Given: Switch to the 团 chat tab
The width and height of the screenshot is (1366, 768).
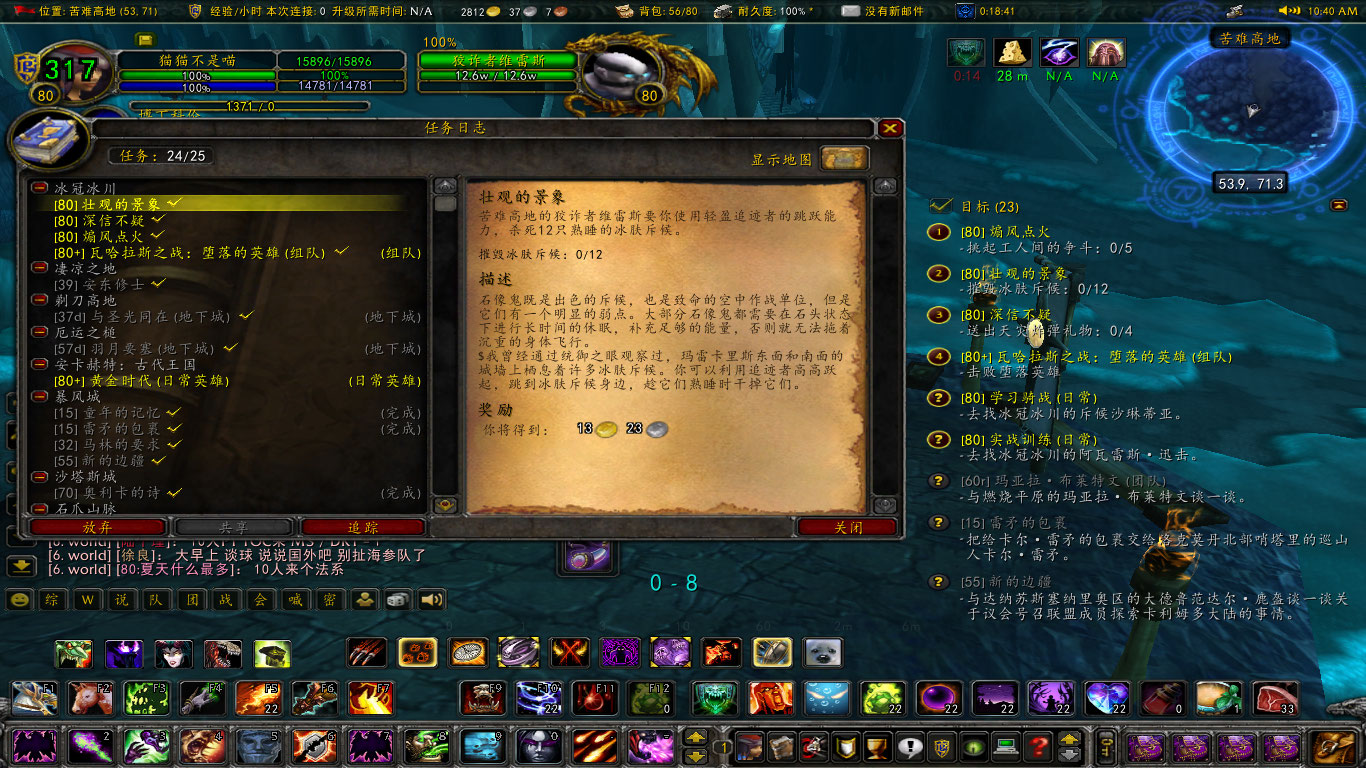Looking at the screenshot, I should coord(189,600).
